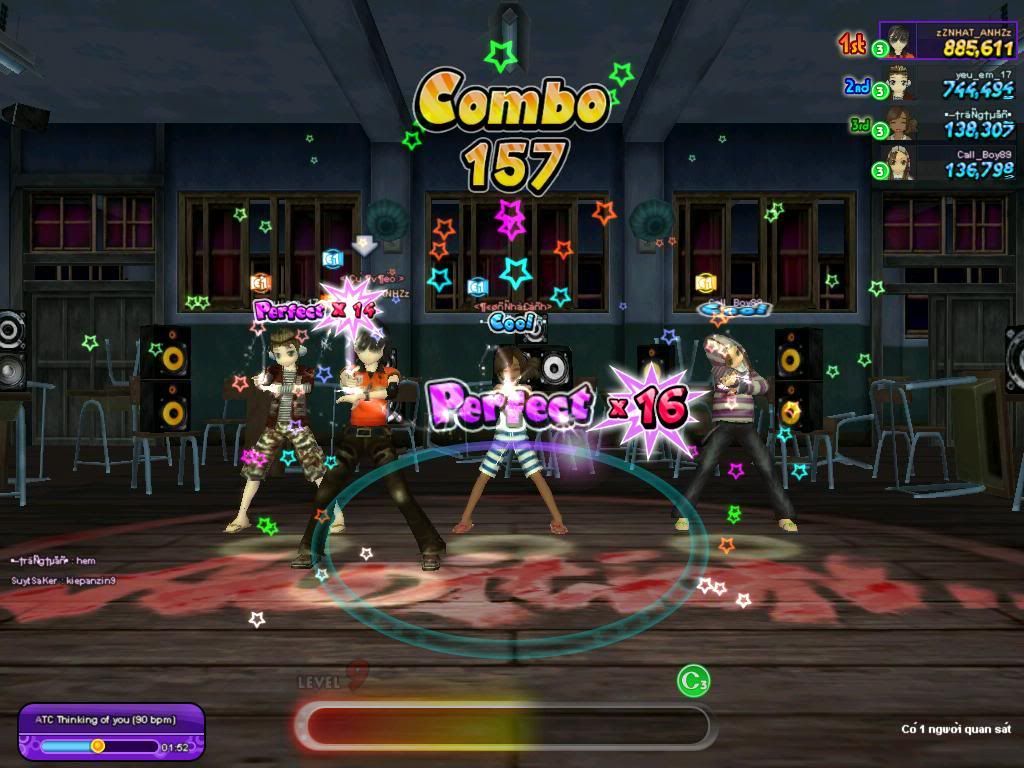1024x768 pixels.
Task: Select yeu_em_17's second-place scoreboard row
Action: click(x=947, y=83)
